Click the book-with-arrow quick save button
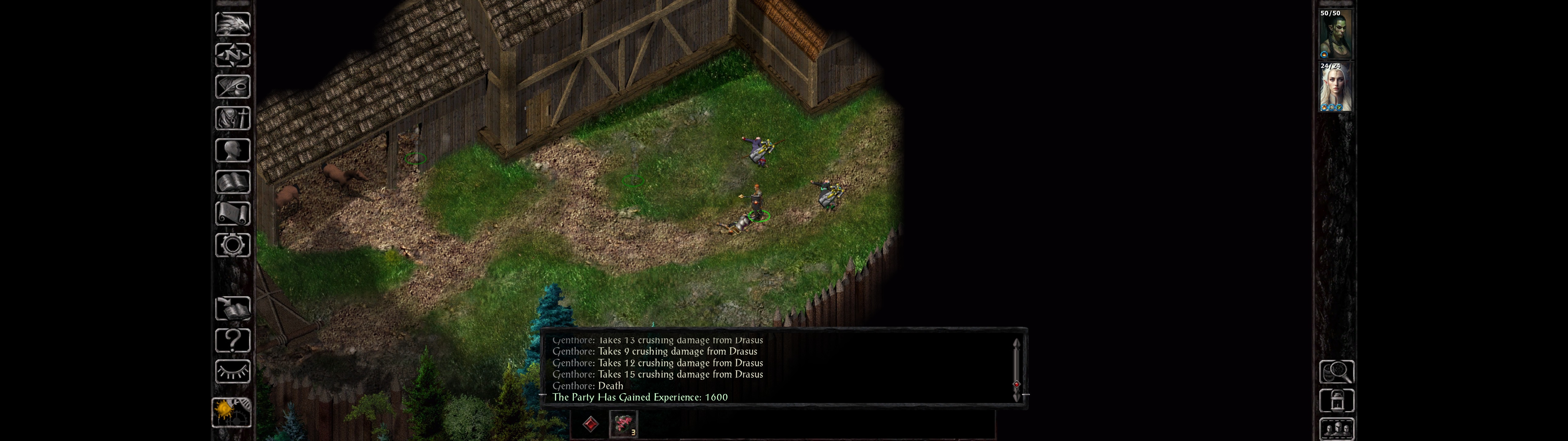This screenshot has width=1568, height=441. click(x=232, y=309)
